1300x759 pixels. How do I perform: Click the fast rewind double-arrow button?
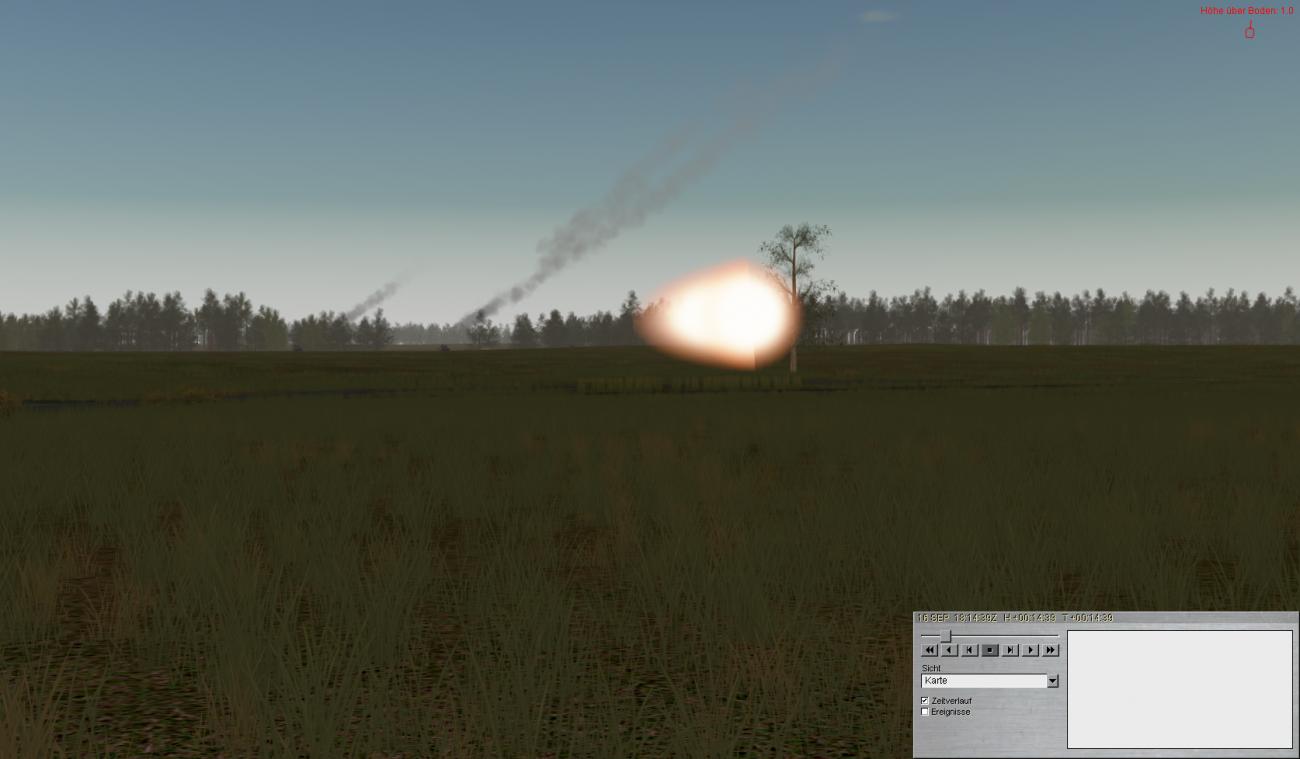click(930, 650)
